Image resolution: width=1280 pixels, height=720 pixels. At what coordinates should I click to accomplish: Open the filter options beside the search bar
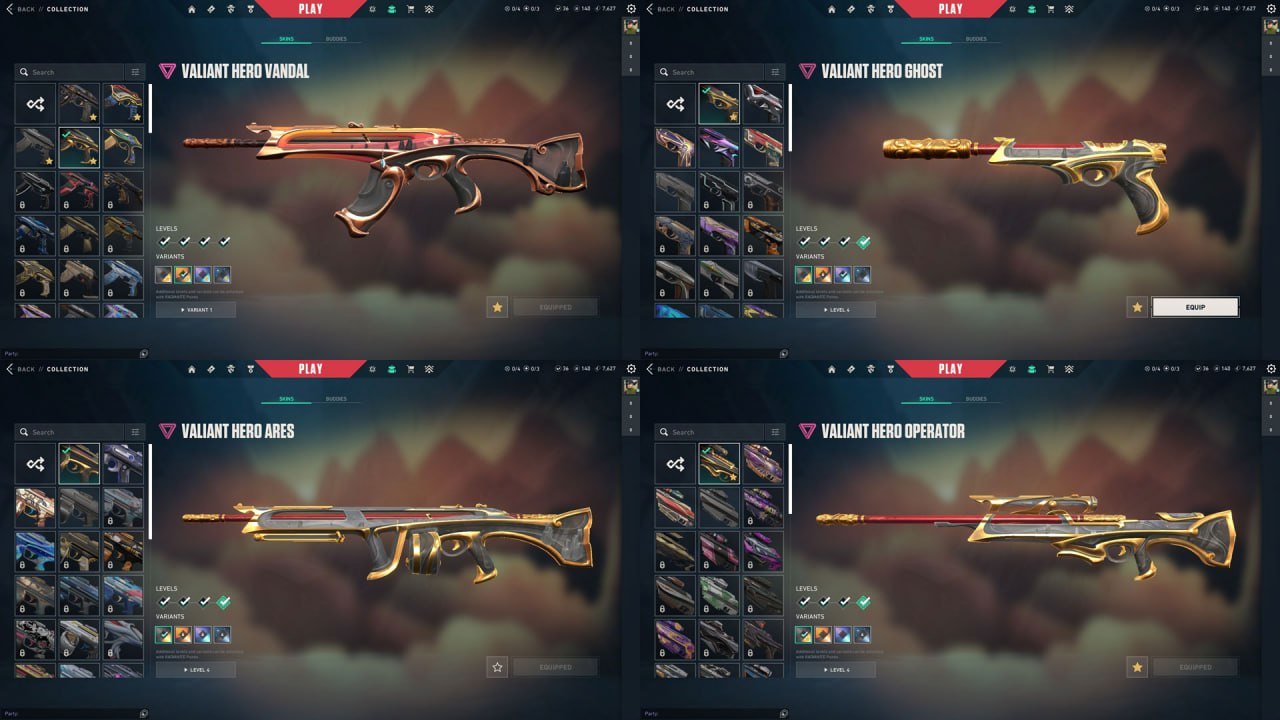coord(136,71)
